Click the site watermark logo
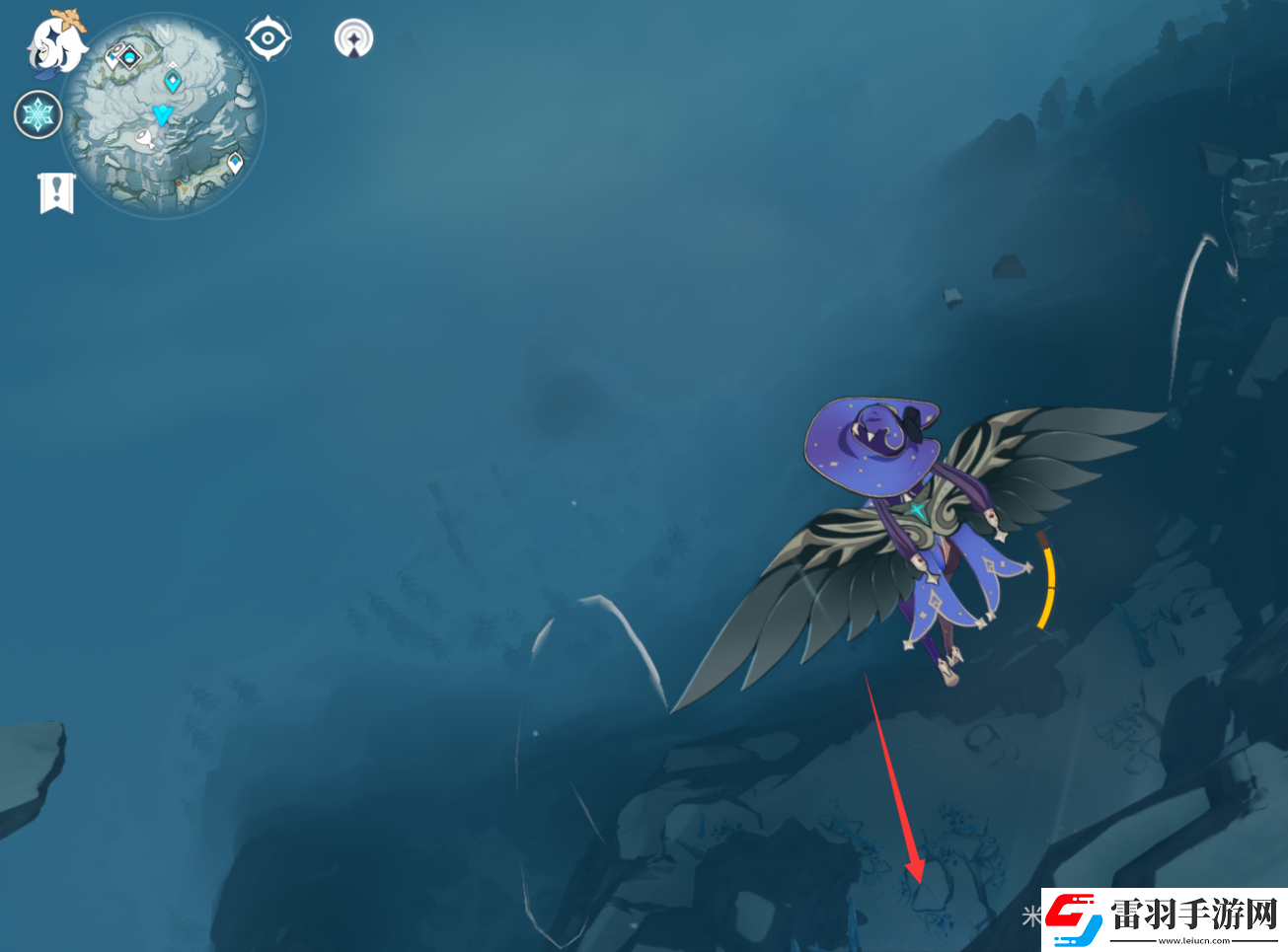Viewport: 1288px width, 952px height. (x=1165, y=918)
